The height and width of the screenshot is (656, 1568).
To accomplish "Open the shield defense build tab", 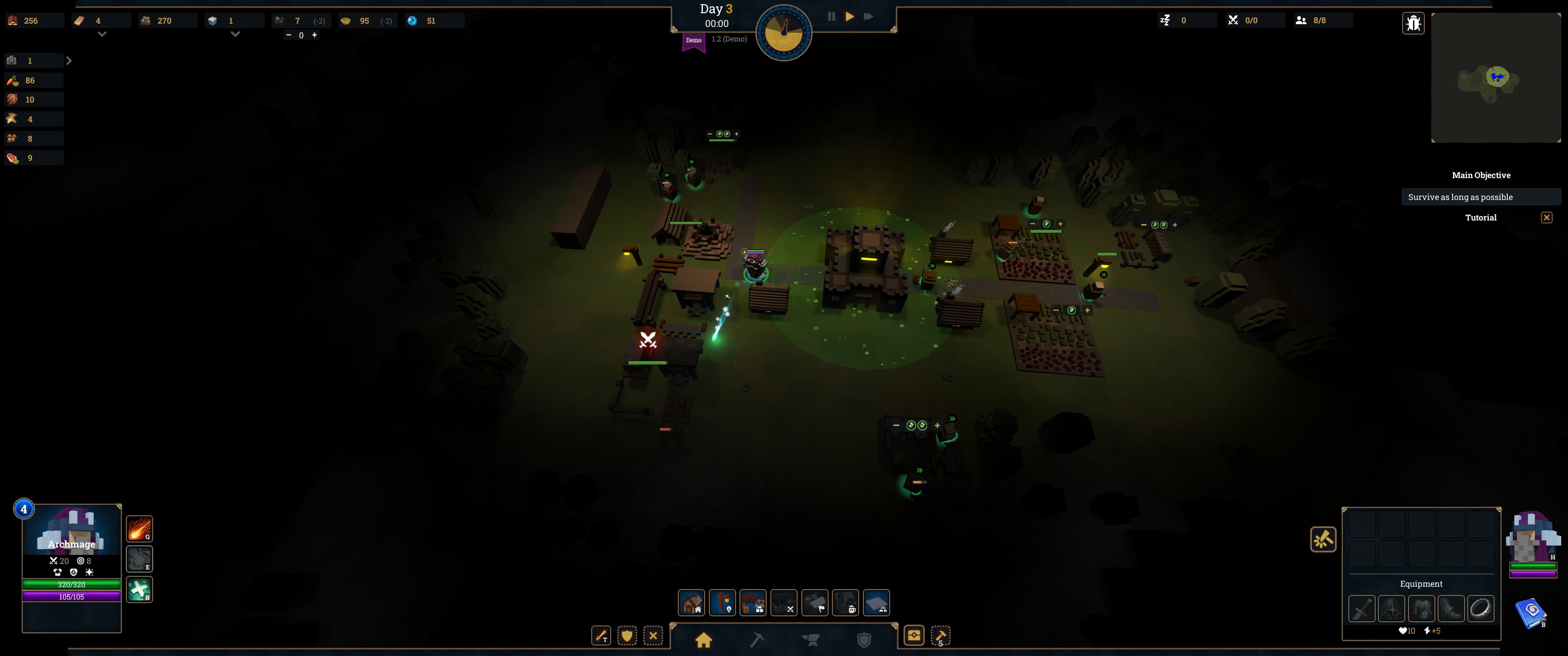I will point(864,639).
